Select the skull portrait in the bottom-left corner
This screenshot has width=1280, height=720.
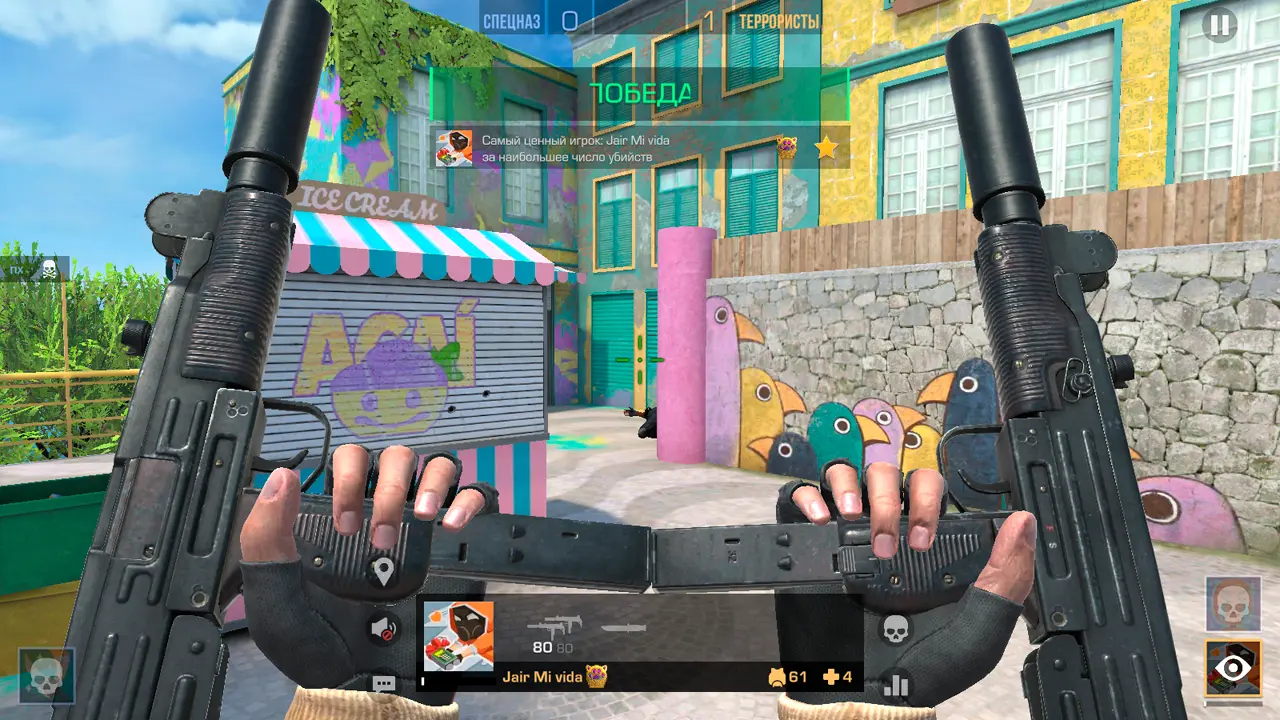point(46,675)
